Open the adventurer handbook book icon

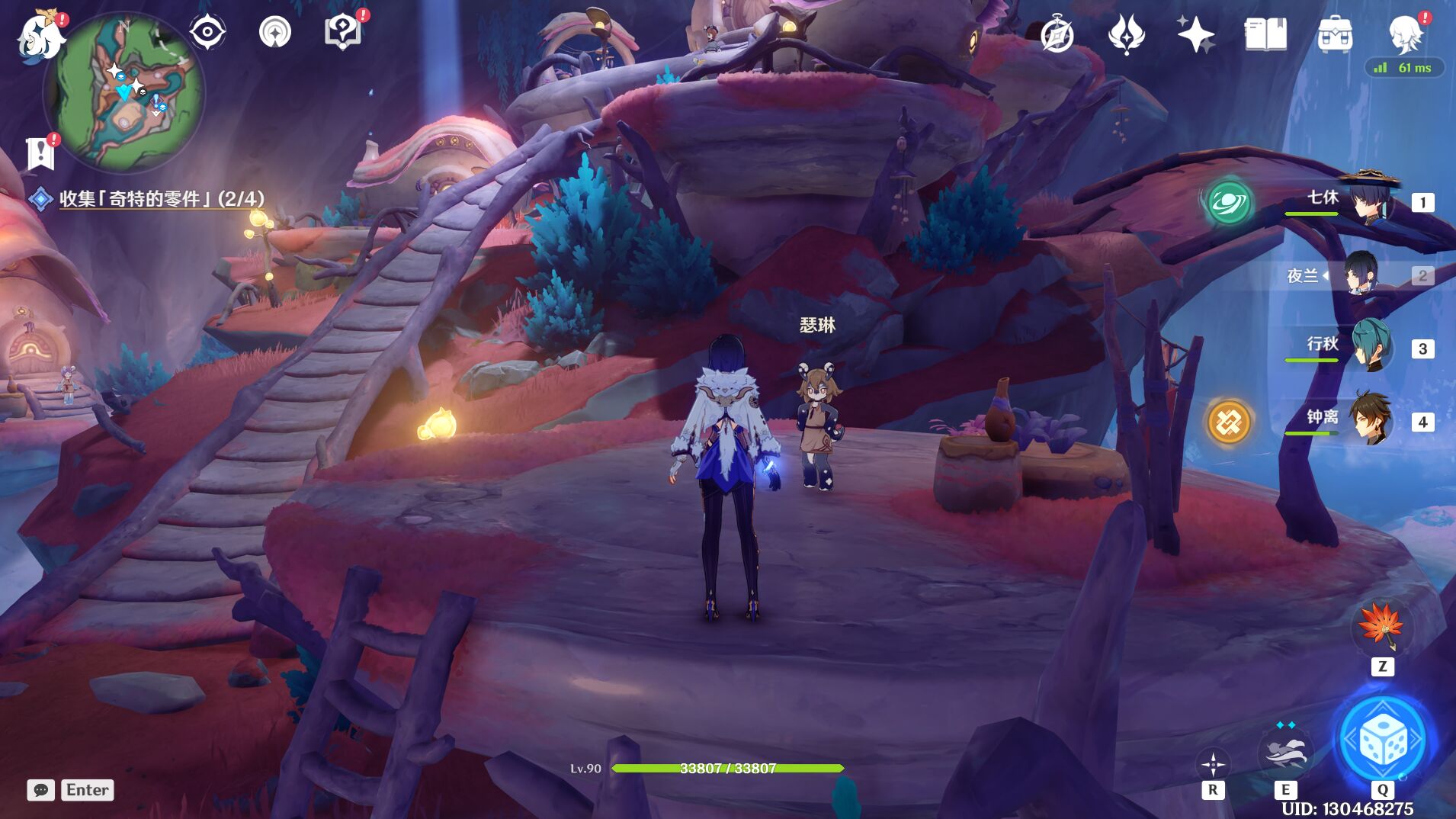click(1265, 34)
